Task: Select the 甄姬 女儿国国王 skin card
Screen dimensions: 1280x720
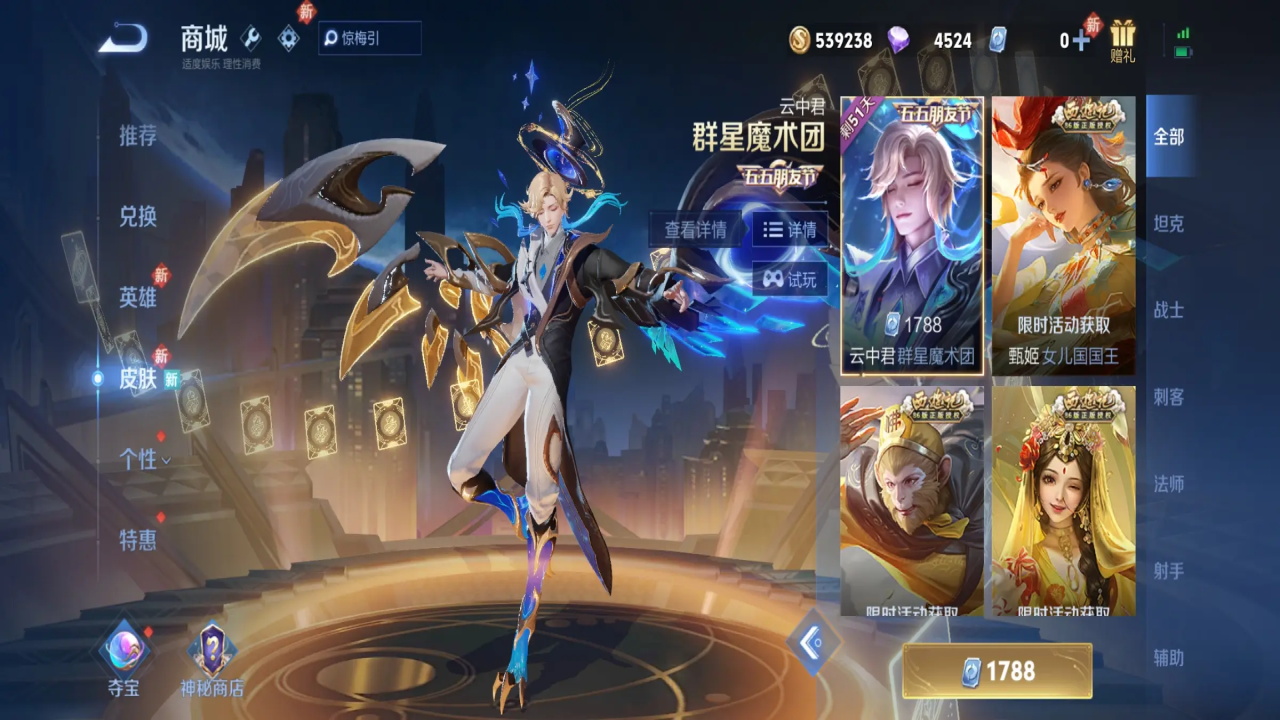Action: point(1063,235)
